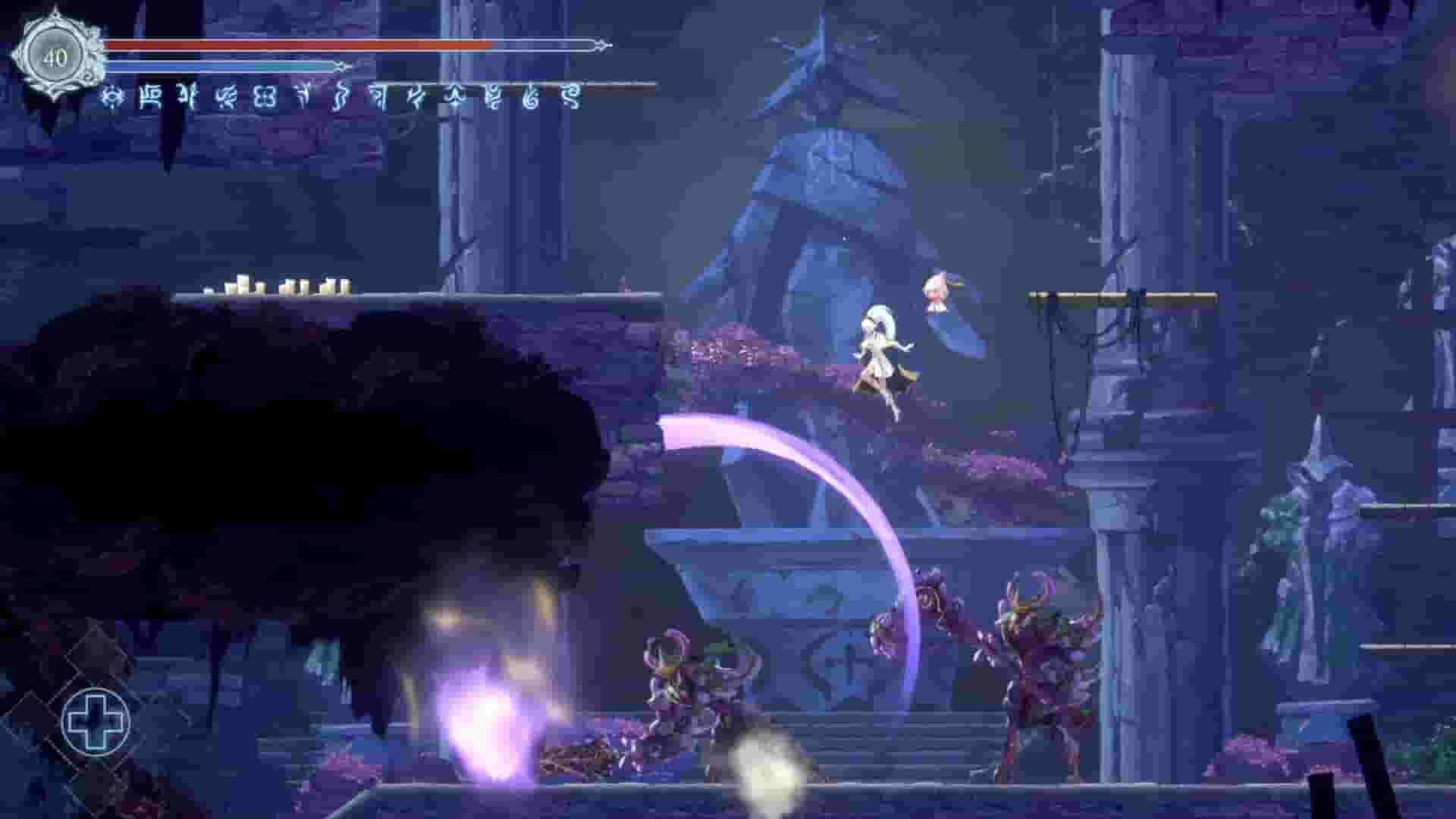Click the fourth rune glyph in the HUD
This screenshot has height=819, width=1456.
pos(227,97)
